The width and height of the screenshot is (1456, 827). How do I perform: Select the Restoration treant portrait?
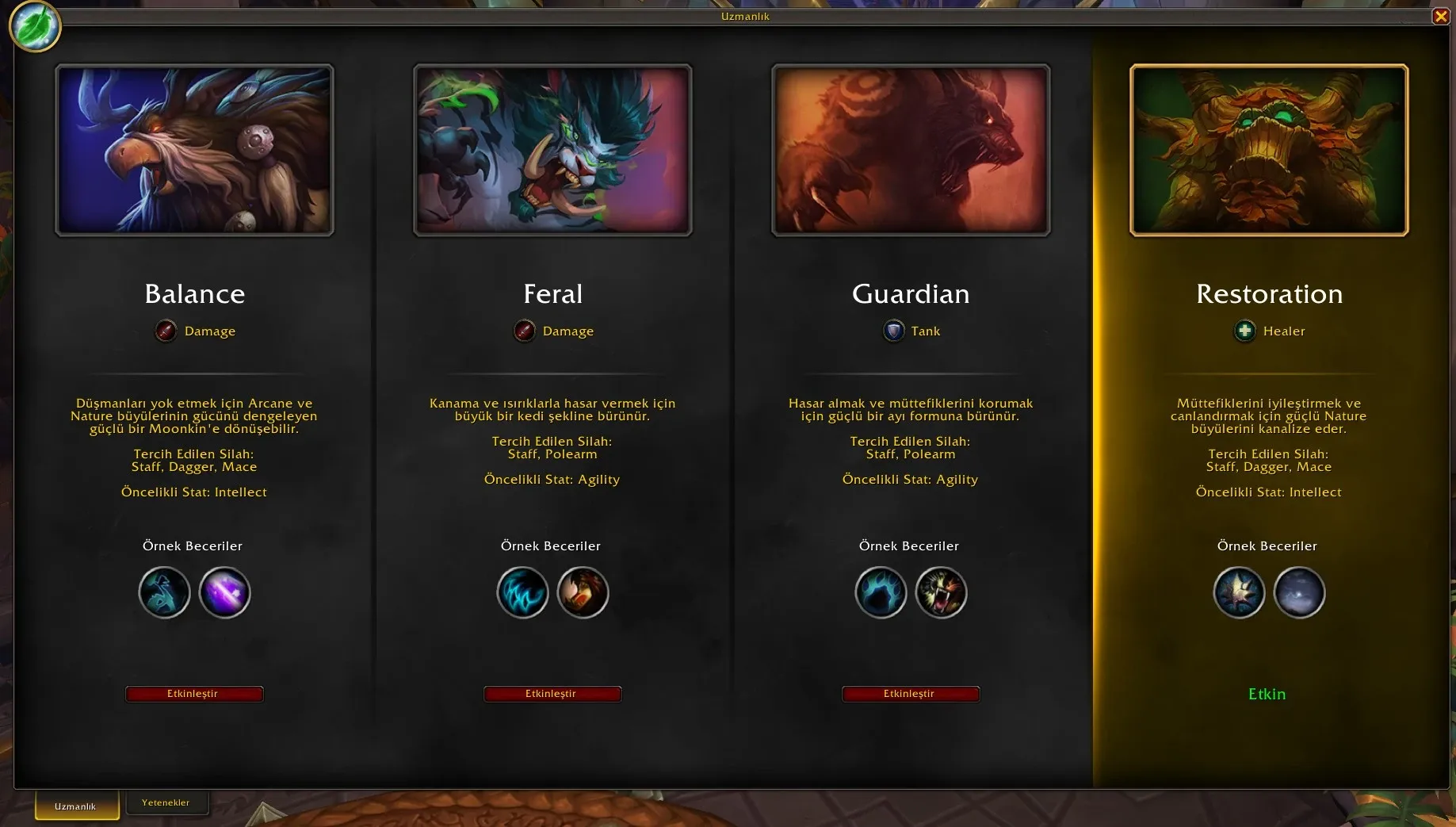[x=1269, y=150]
